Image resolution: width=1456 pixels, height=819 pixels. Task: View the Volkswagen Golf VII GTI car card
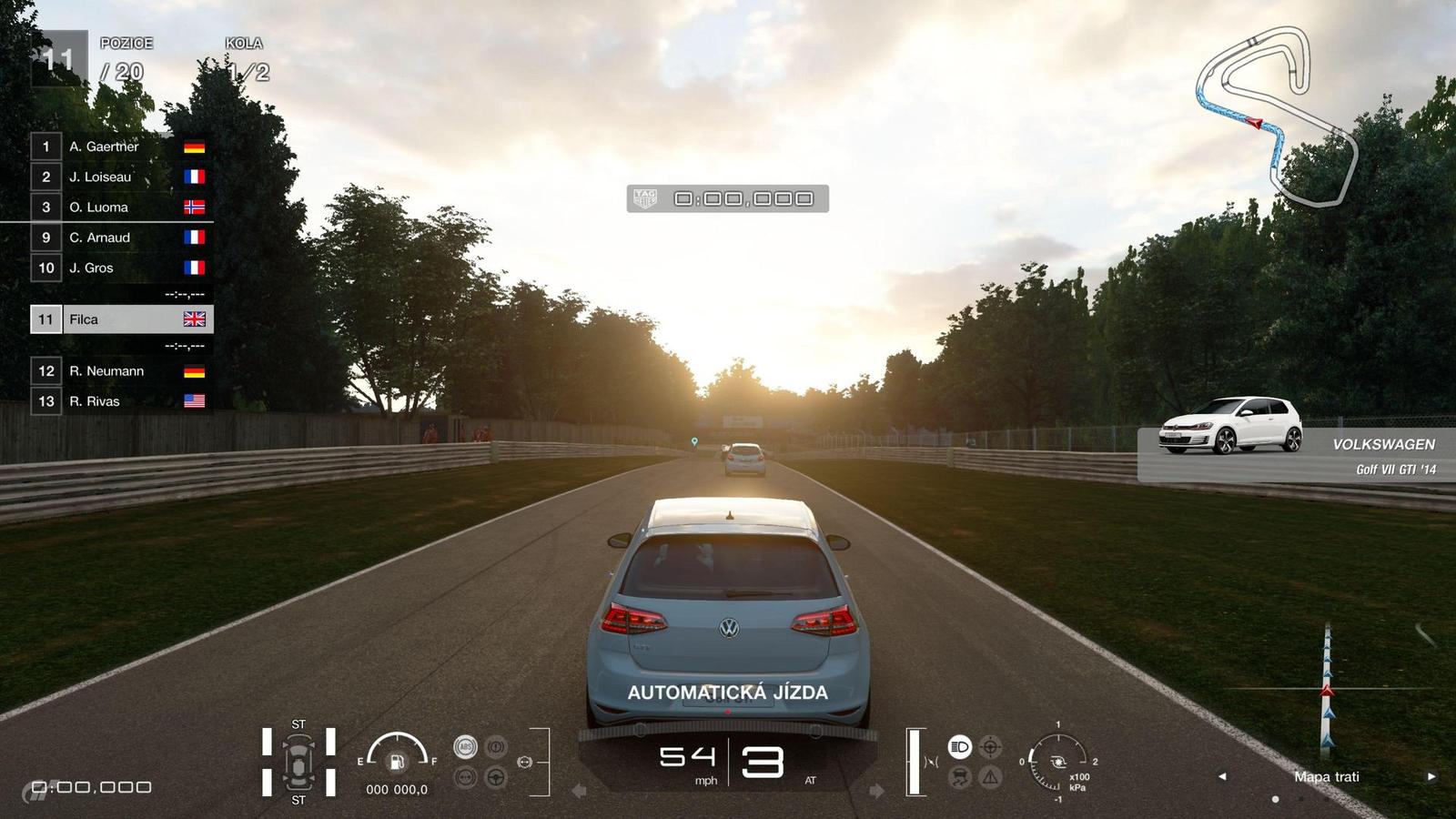click(1295, 444)
